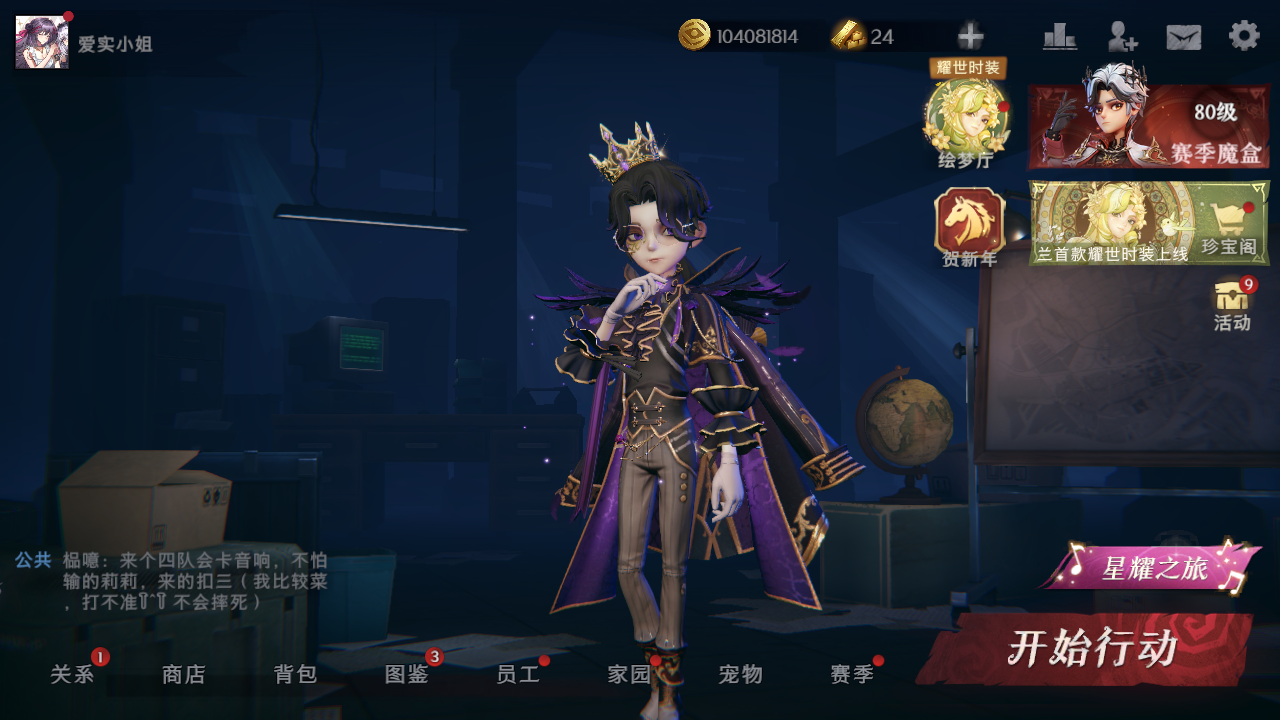This screenshot has height=720, width=1280.
Task: Open the 星耀之旅 banner
Action: click(x=1153, y=568)
